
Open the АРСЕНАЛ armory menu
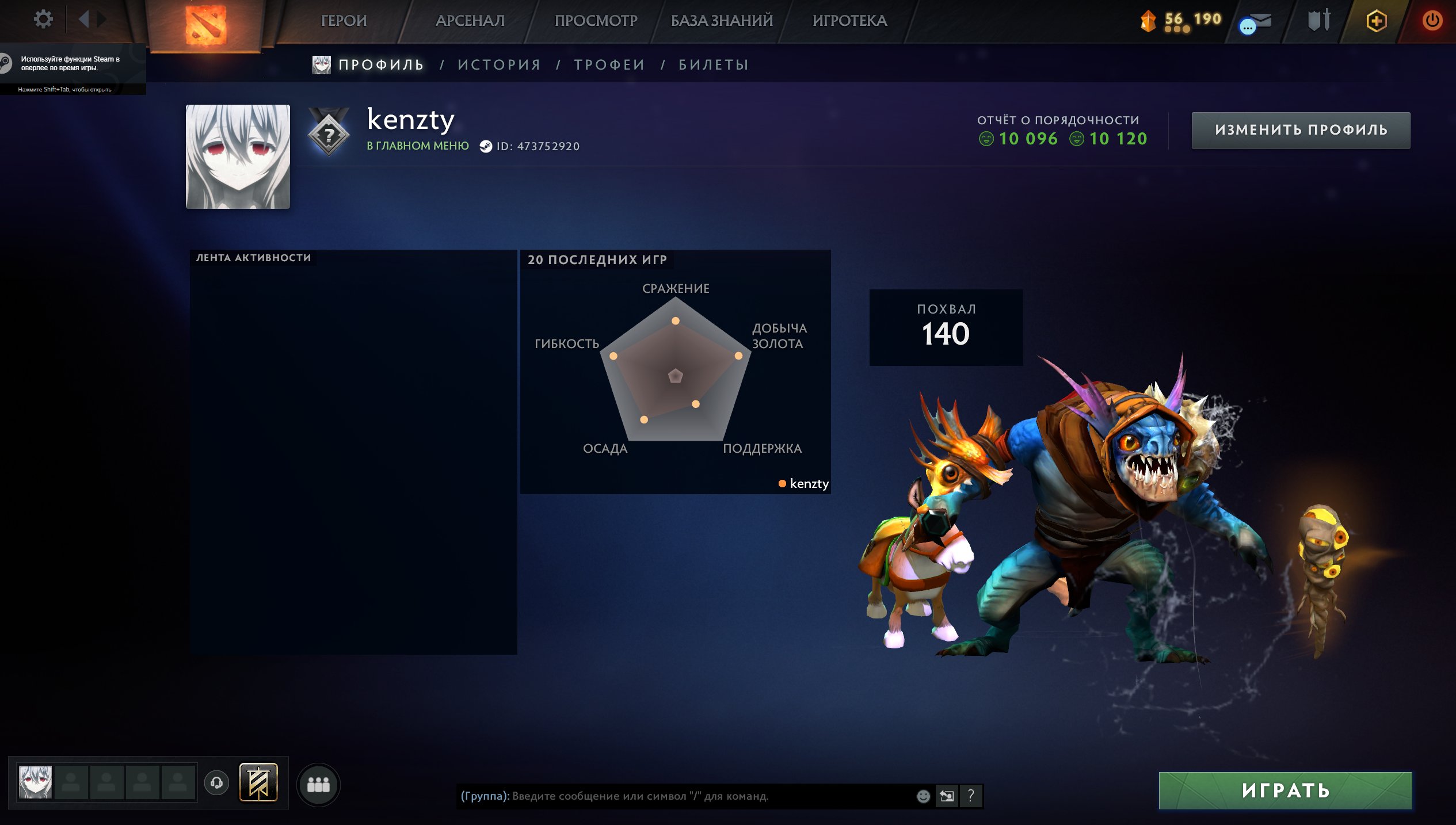[x=470, y=21]
